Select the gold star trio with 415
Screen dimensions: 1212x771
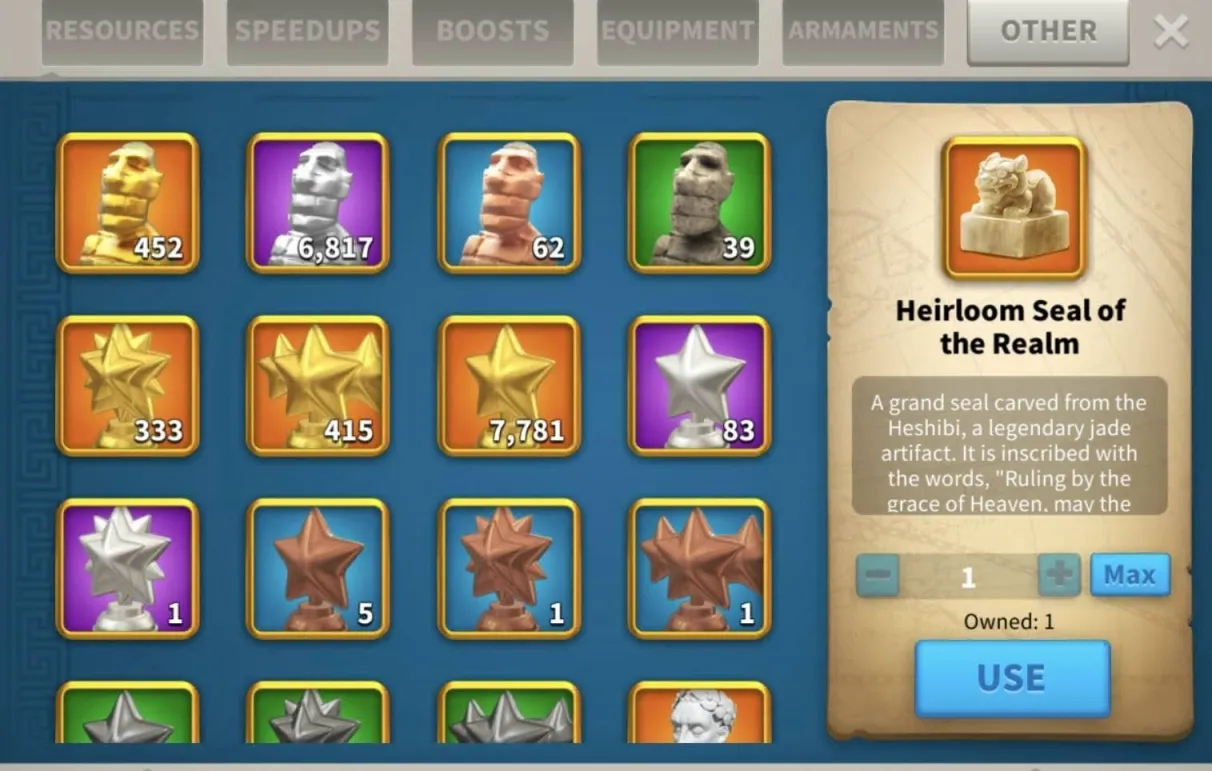318,386
